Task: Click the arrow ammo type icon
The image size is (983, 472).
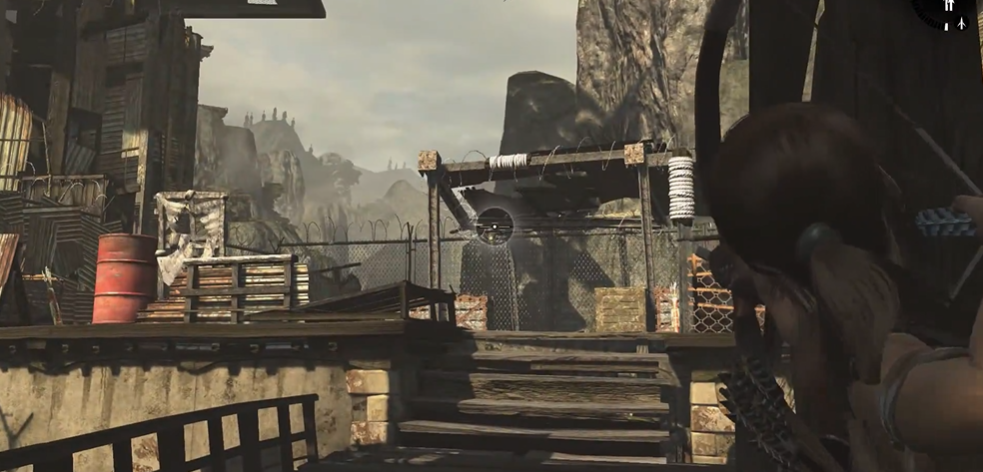Action: coord(961,22)
